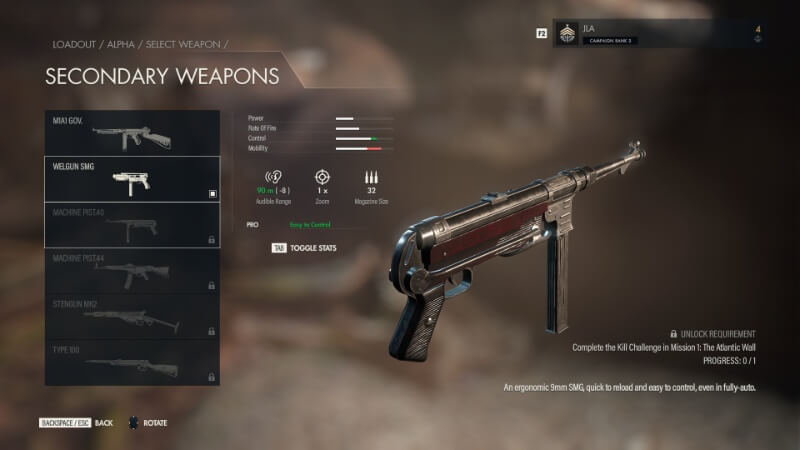Select the M1A1 Gov. weapon
800x450 pixels.
click(132, 133)
